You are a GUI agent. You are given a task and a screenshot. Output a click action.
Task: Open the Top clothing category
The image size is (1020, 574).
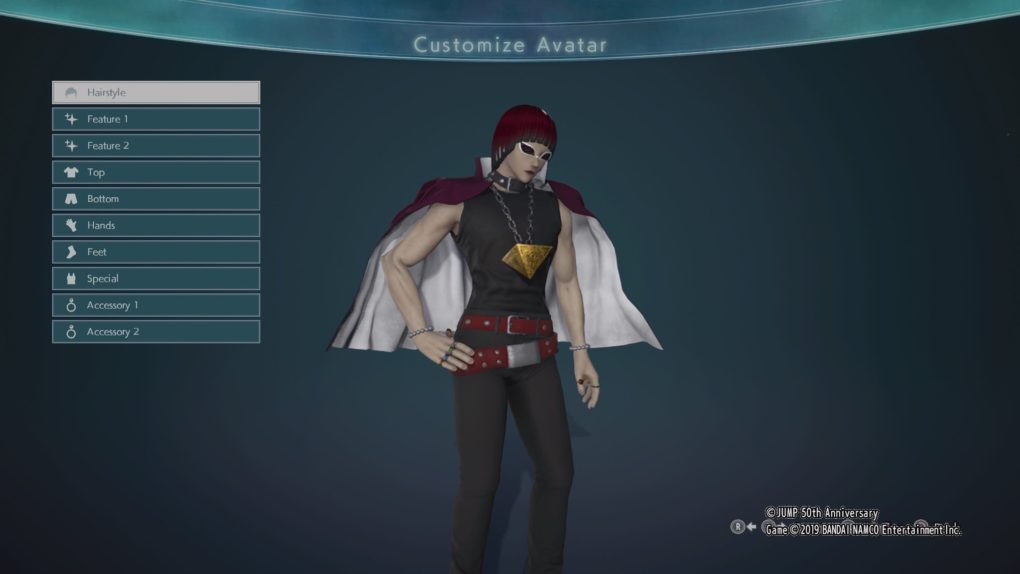pyautogui.click(x=156, y=172)
